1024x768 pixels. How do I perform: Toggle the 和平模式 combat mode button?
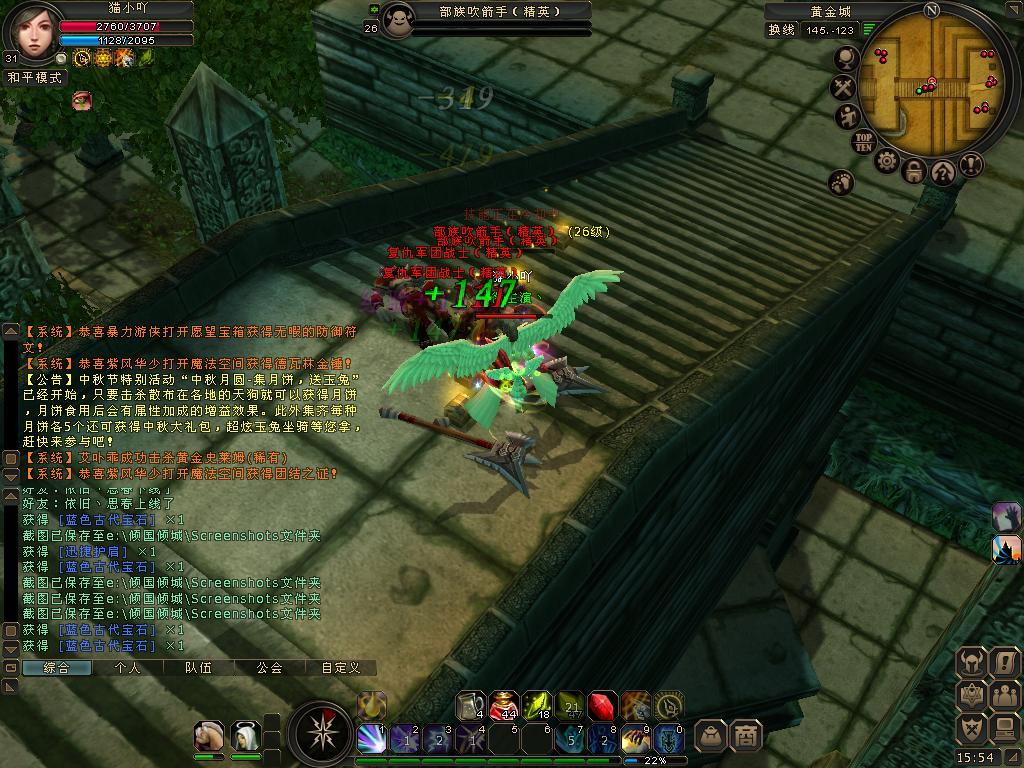[x=36, y=77]
